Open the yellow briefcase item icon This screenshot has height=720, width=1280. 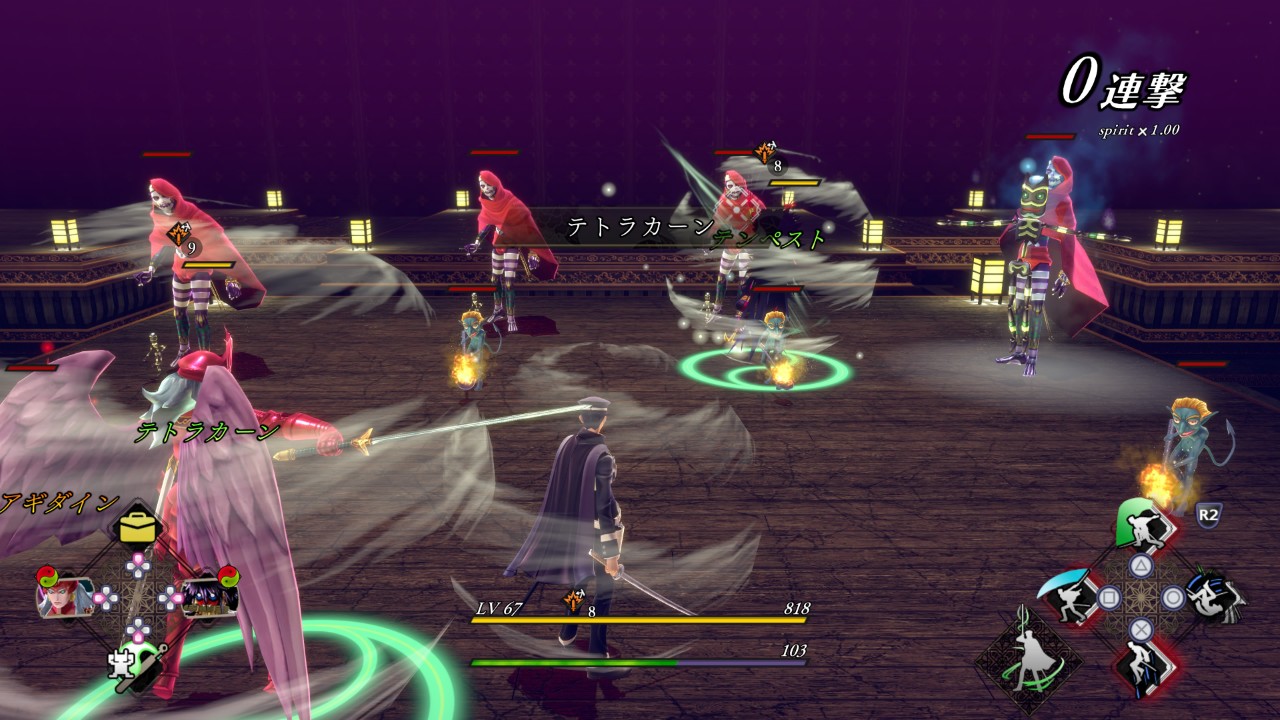point(137,527)
